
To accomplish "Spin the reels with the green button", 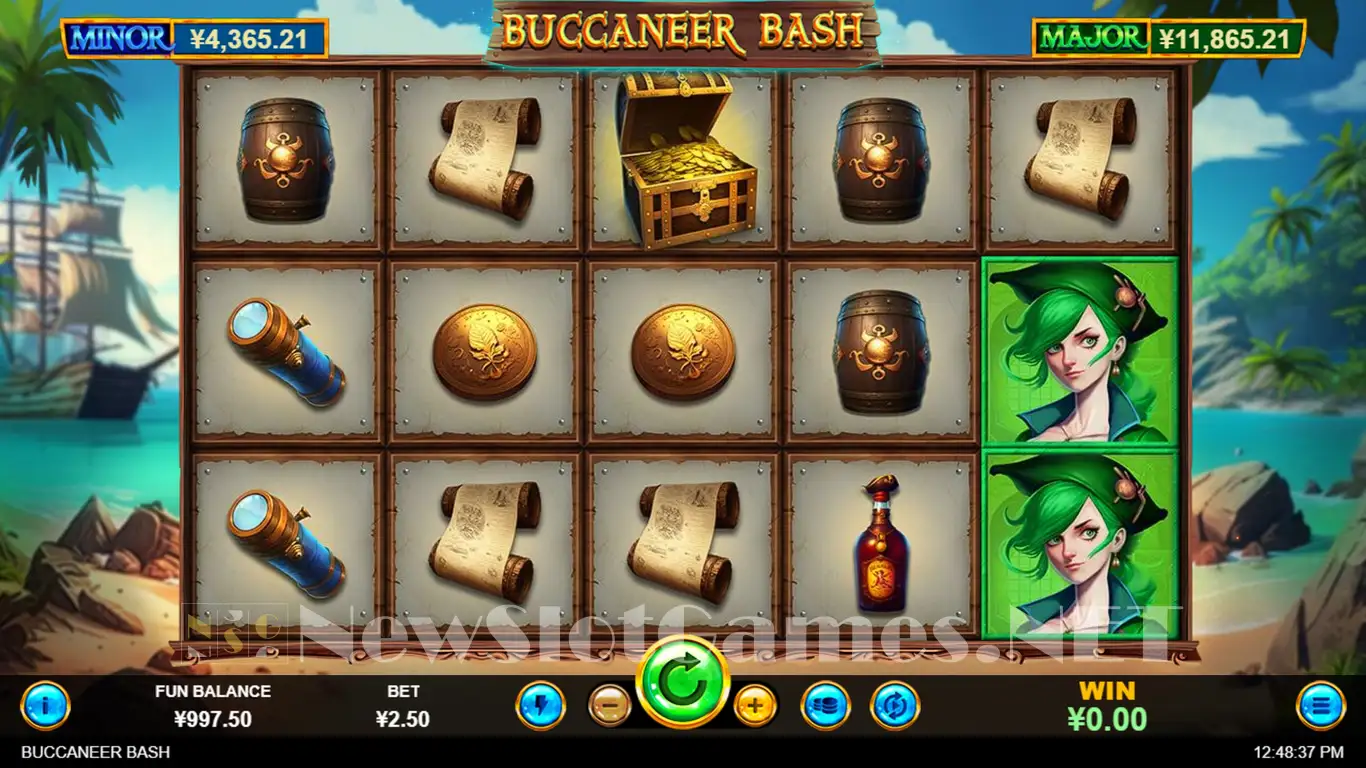I will (684, 681).
